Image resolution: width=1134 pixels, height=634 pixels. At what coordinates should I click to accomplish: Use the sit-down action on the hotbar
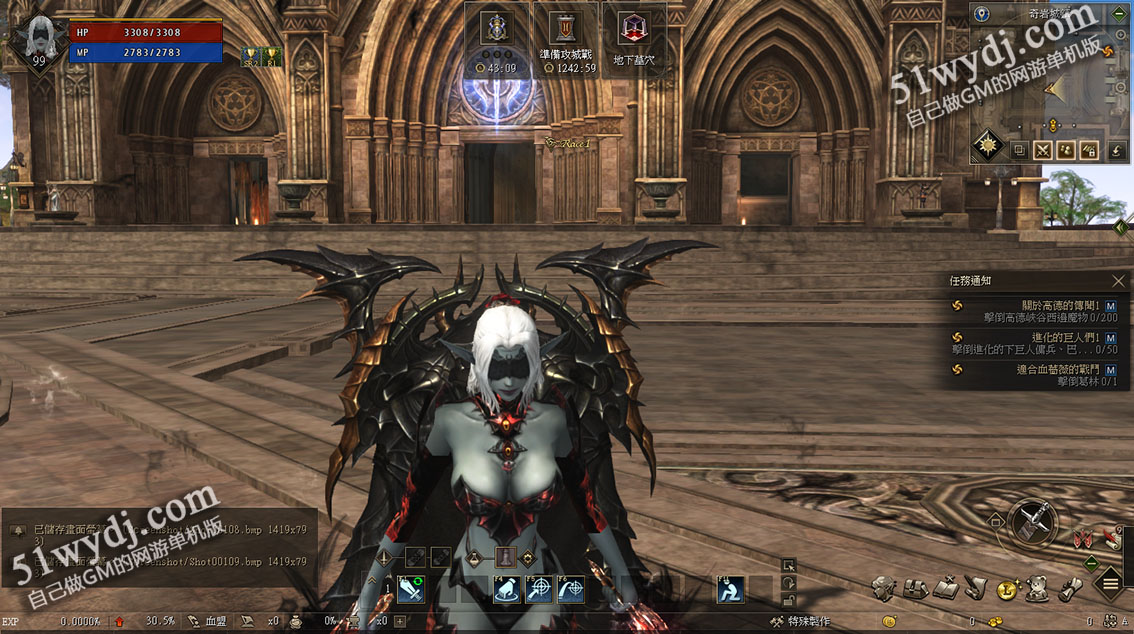pyautogui.click(x=731, y=590)
